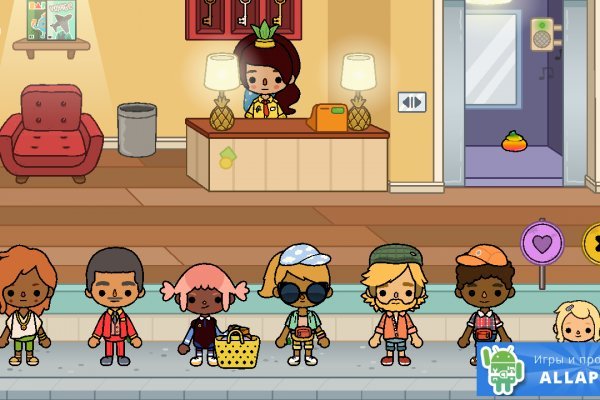Viewport: 600px width, 400px height.
Task: Click the yellow round sign button
Action: pyautogui.click(x=592, y=242)
